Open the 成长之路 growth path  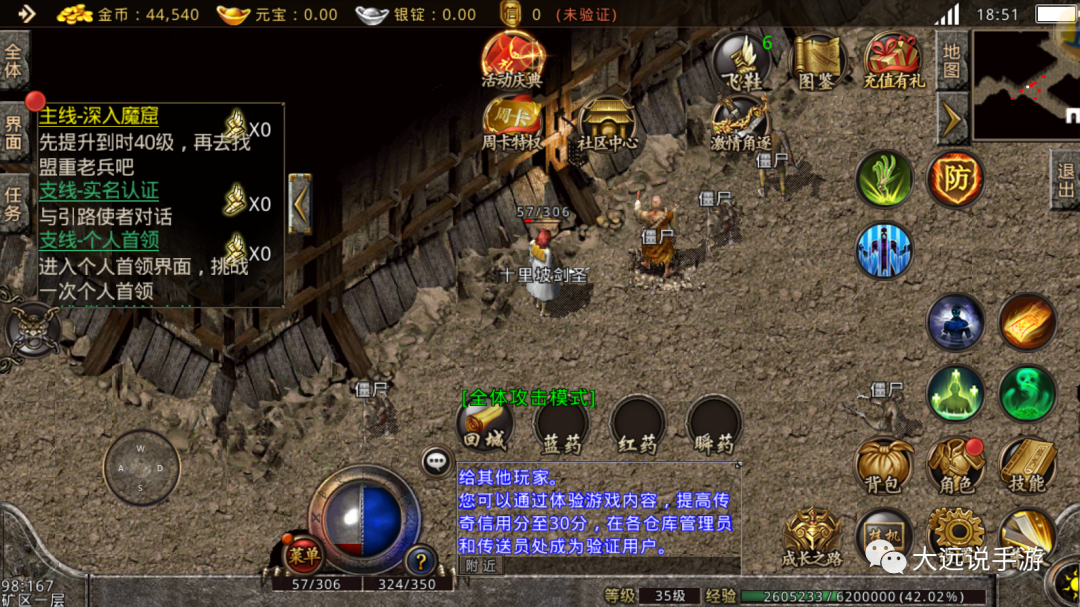click(812, 538)
